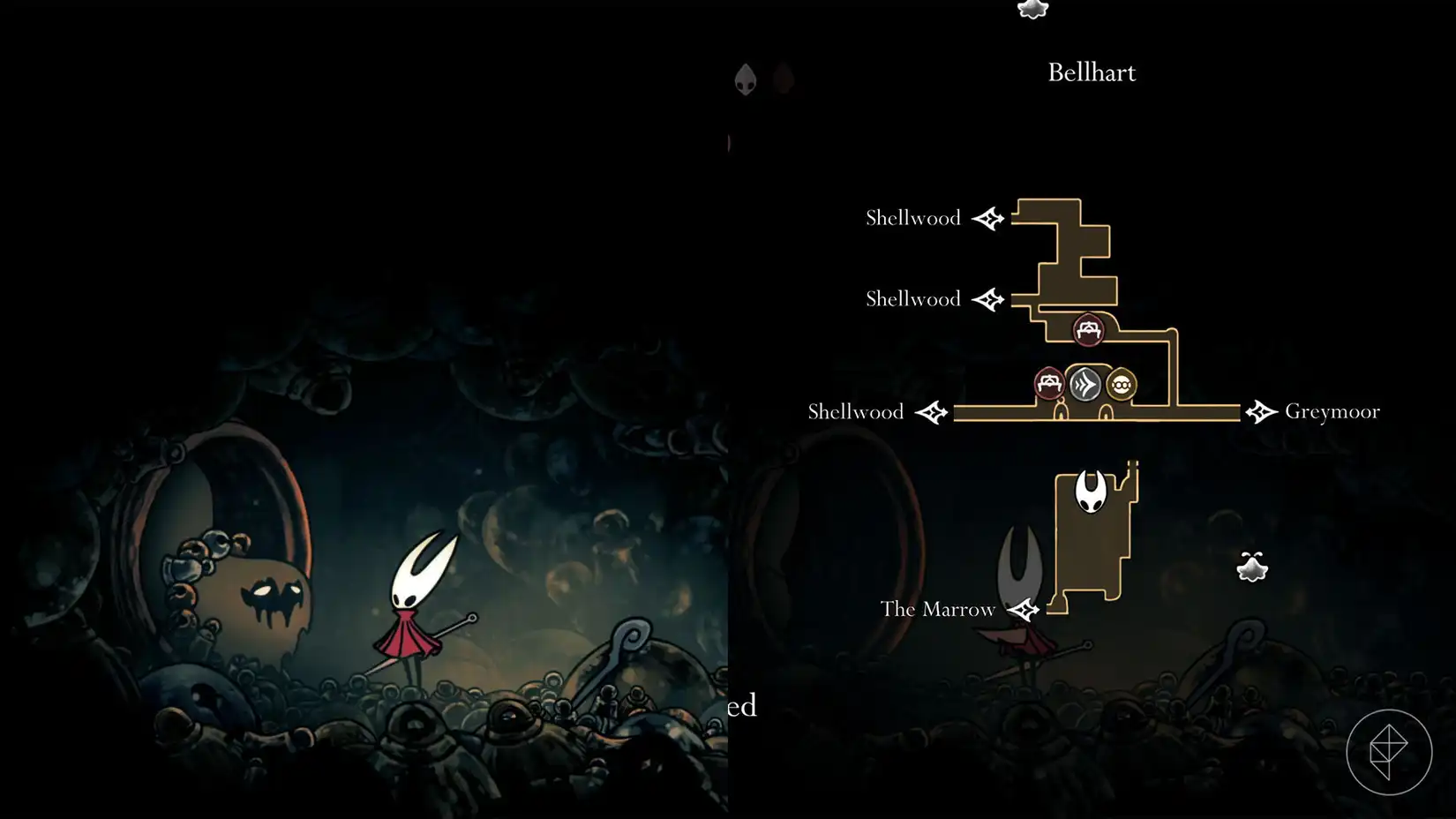Click The Marrow text label

[x=937, y=609]
